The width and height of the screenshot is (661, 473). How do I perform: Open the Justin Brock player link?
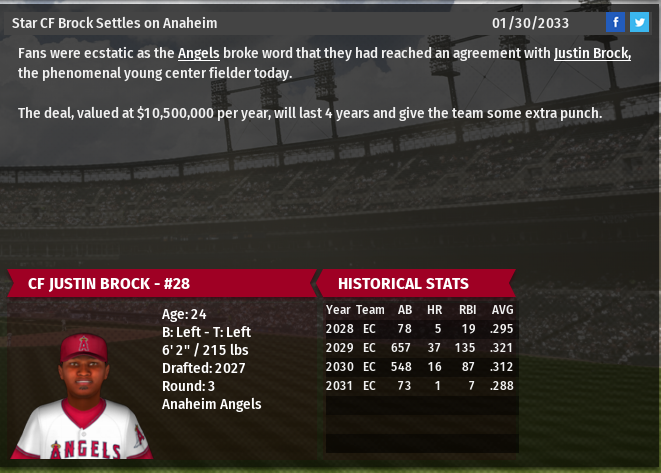[592, 53]
